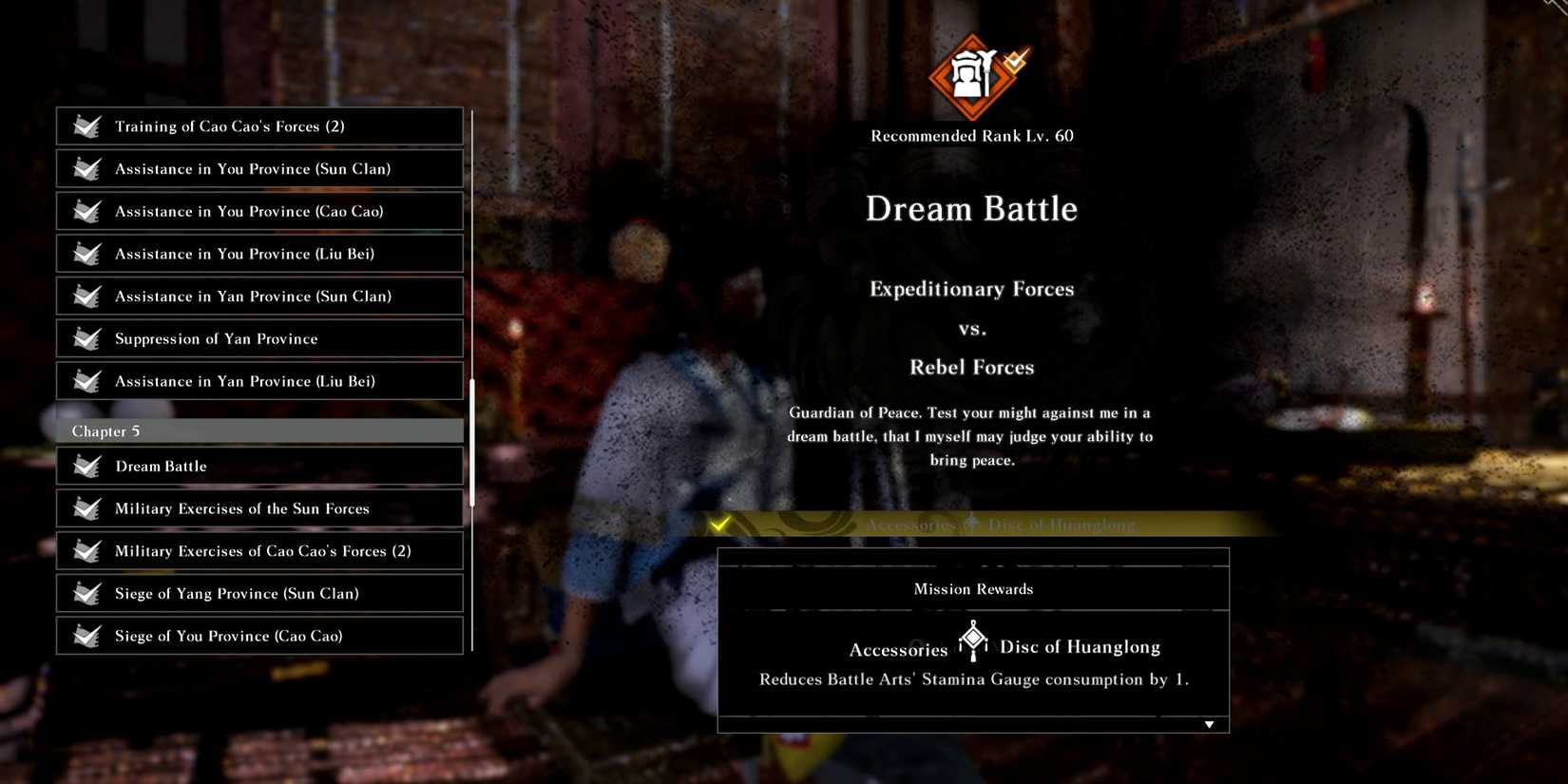Screen dimensions: 1568x784
Task: Click the checkmark beside Dream Battle
Action: (x=86, y=466)
